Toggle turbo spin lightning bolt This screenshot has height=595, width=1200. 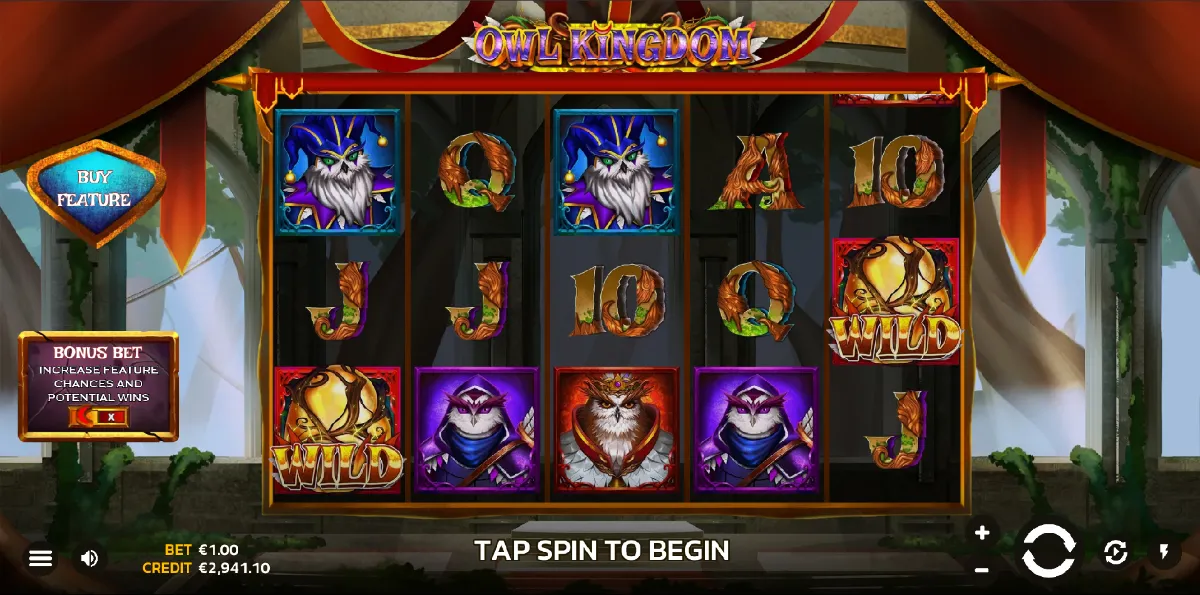pyautogui.click(x=1164, y=551)
